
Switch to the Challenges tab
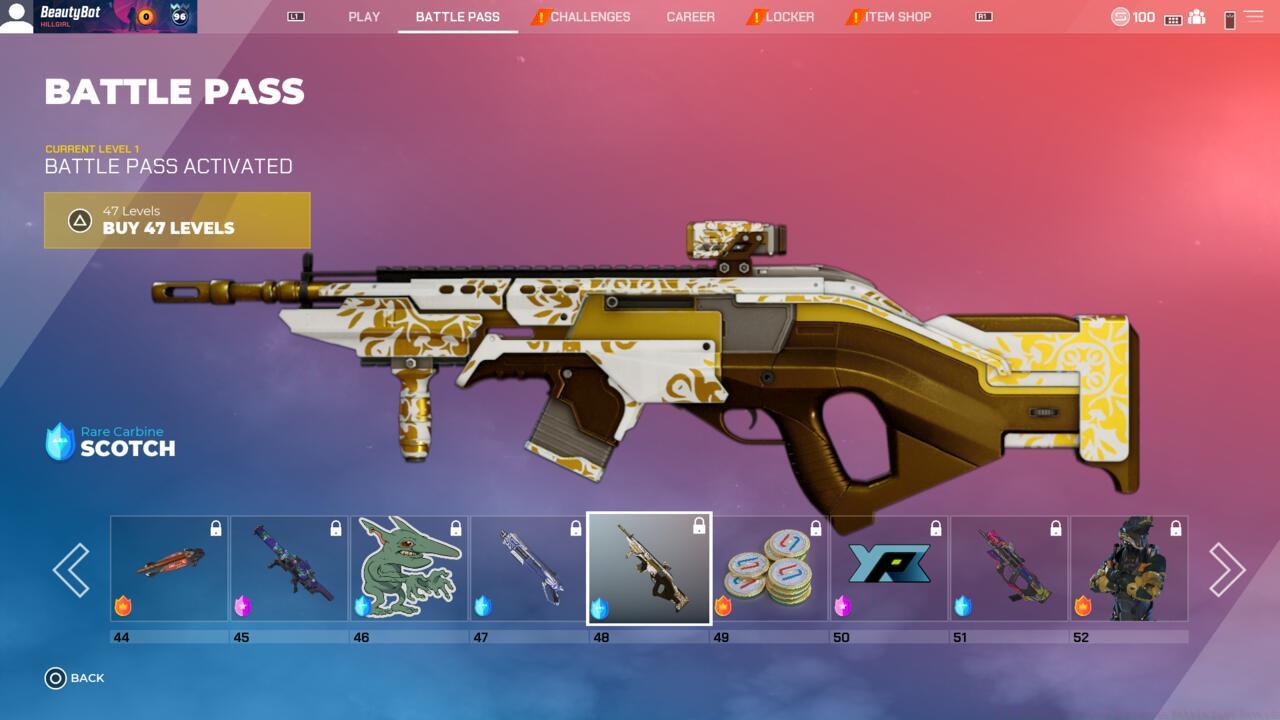coord(589,17)
